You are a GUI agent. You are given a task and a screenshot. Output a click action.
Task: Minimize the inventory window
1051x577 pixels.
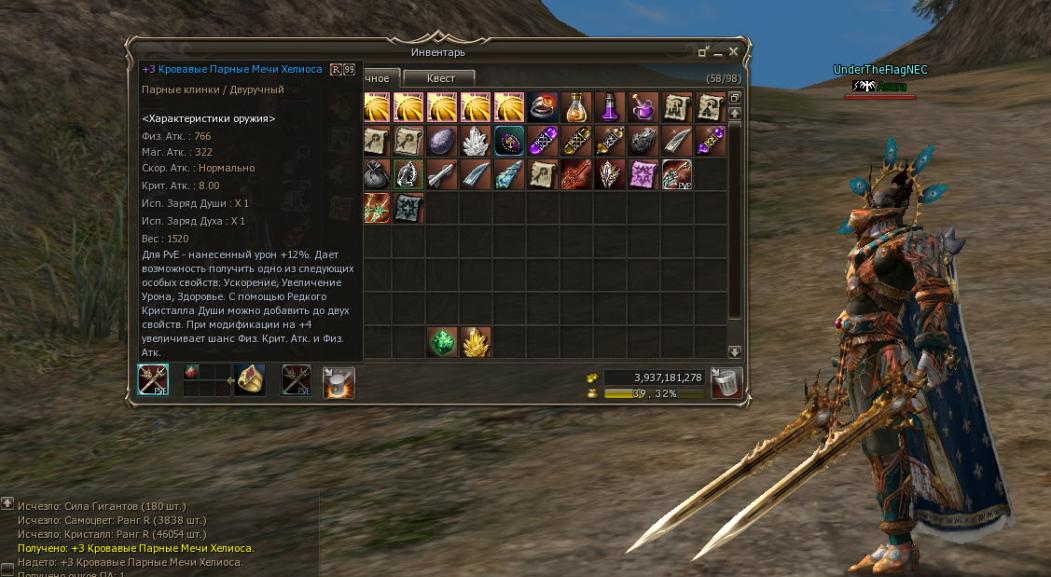(x=704, y=51)
